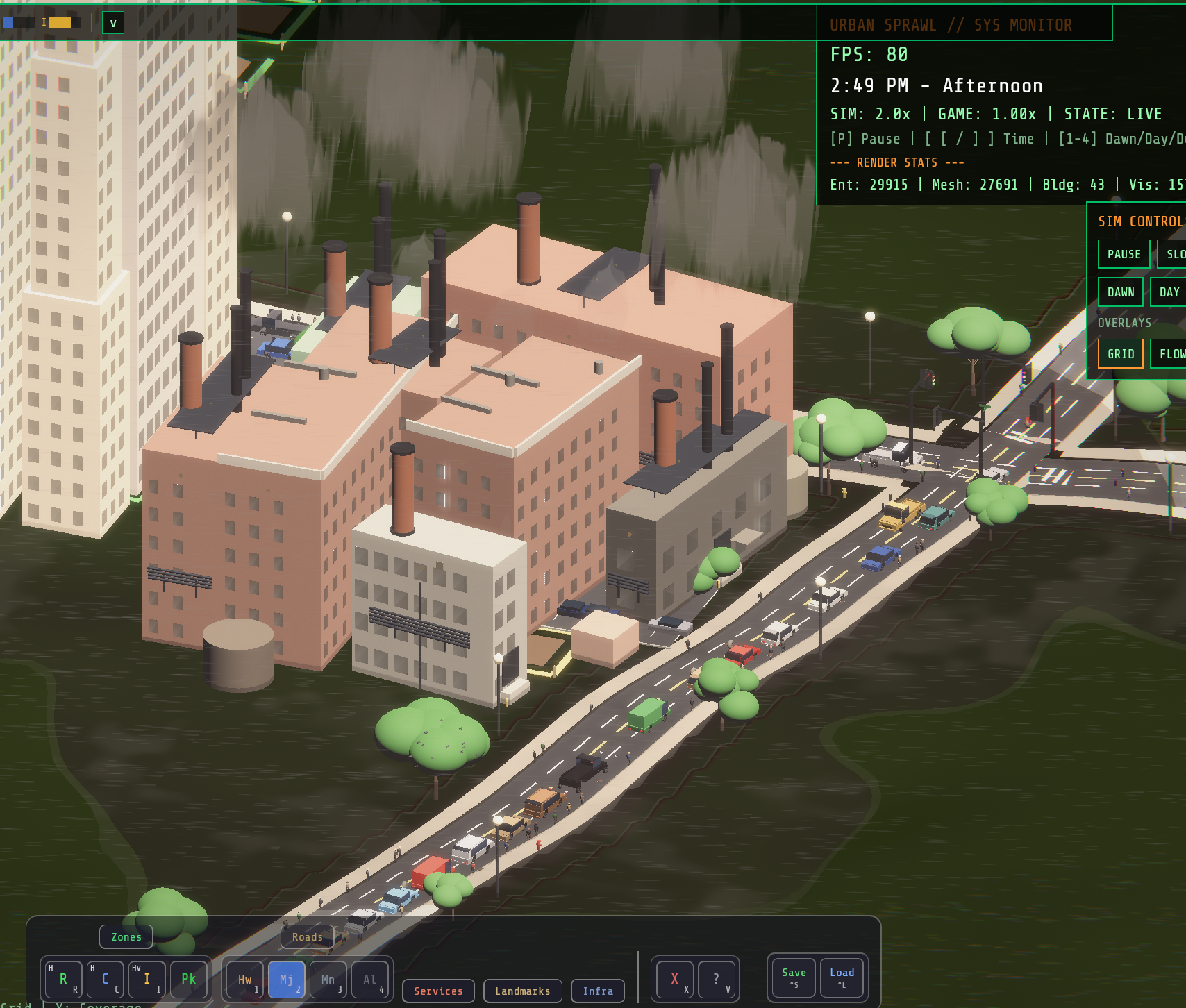1186x1008 pixels.
Task: Load a saved city
Action: tap(842, 977)
